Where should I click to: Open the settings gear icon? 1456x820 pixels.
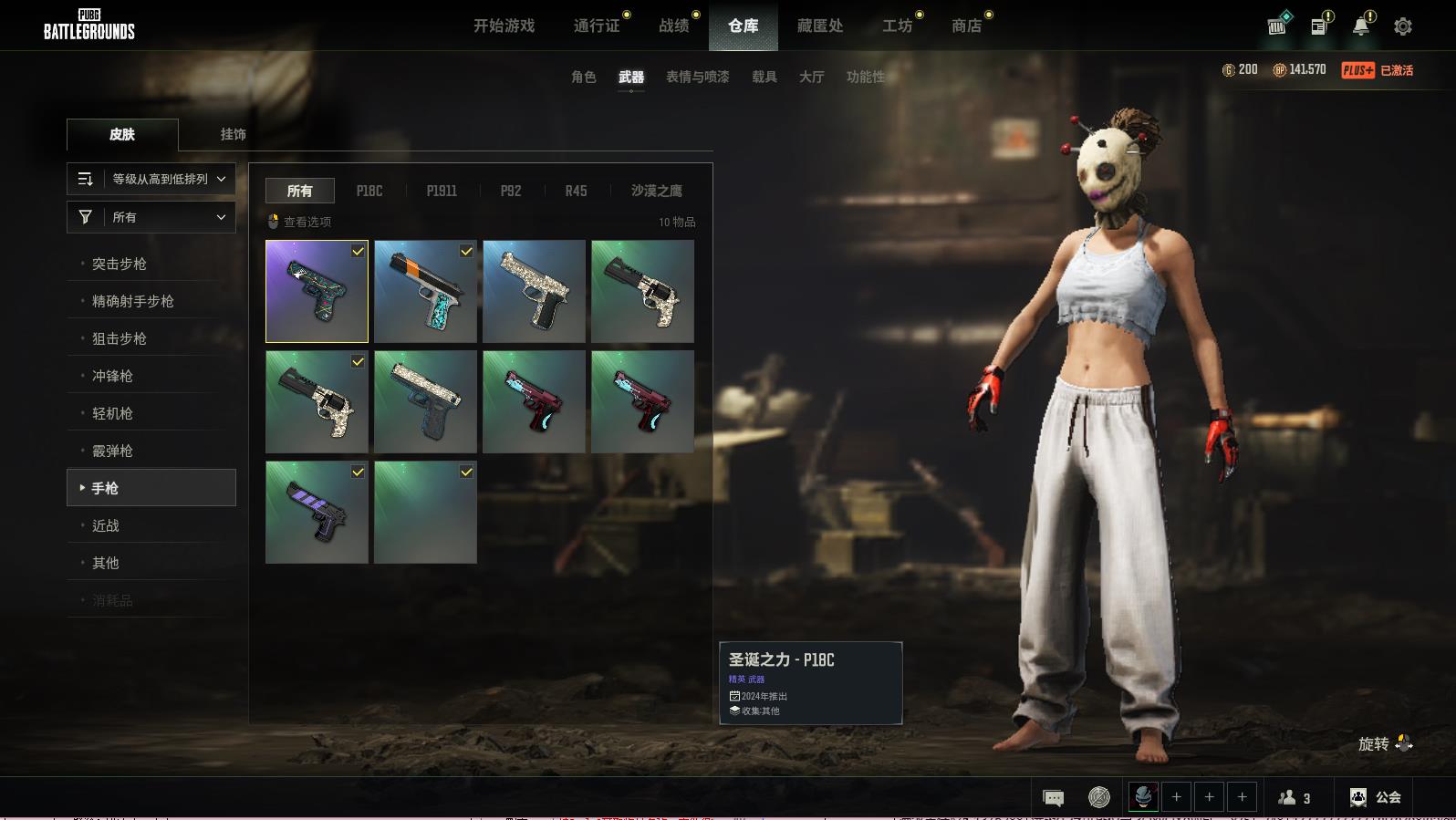[x=1402, y=26]
